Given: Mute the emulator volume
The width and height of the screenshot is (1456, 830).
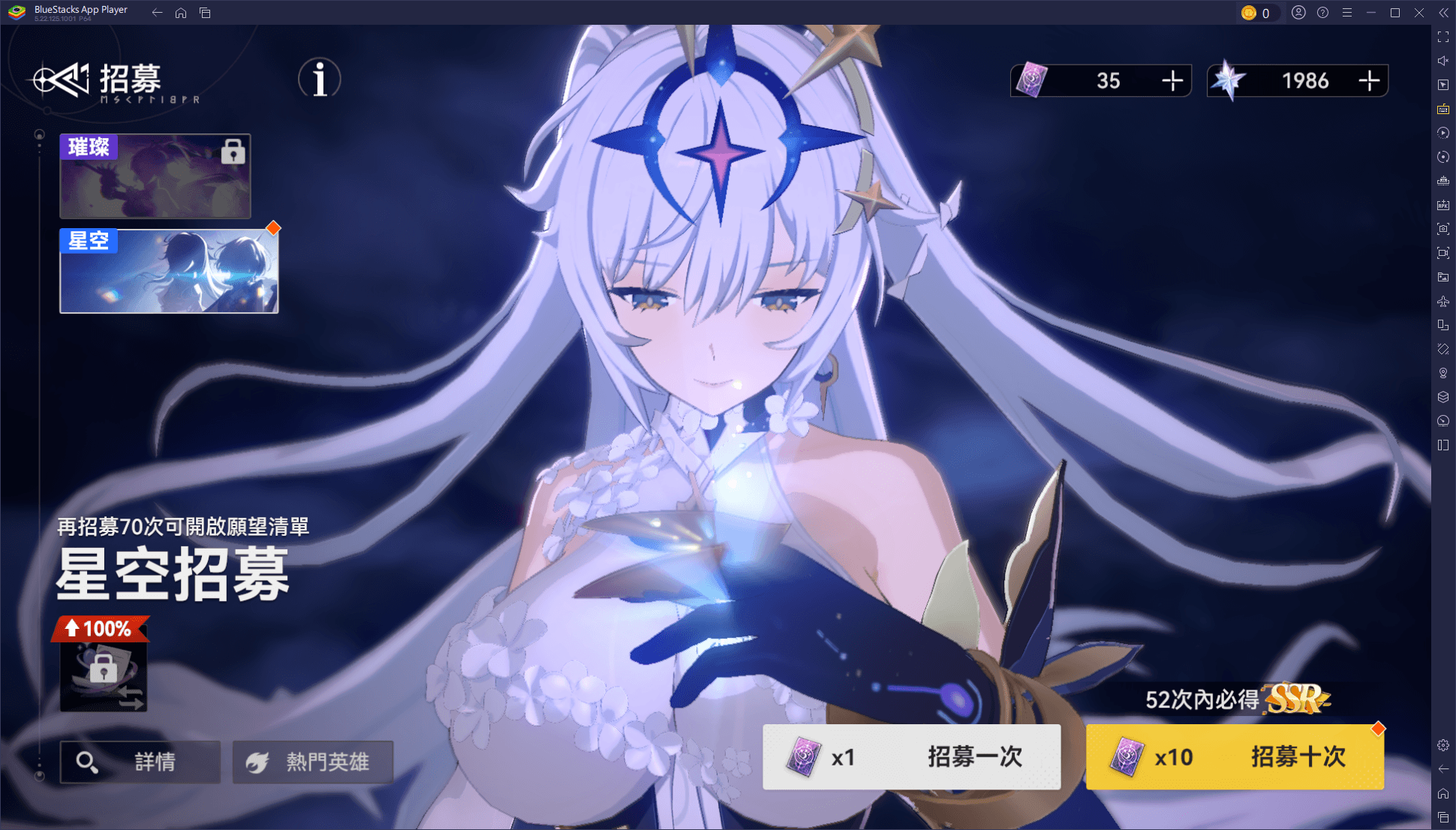Looking at the screenshot, I should [x=1442, y=60].
